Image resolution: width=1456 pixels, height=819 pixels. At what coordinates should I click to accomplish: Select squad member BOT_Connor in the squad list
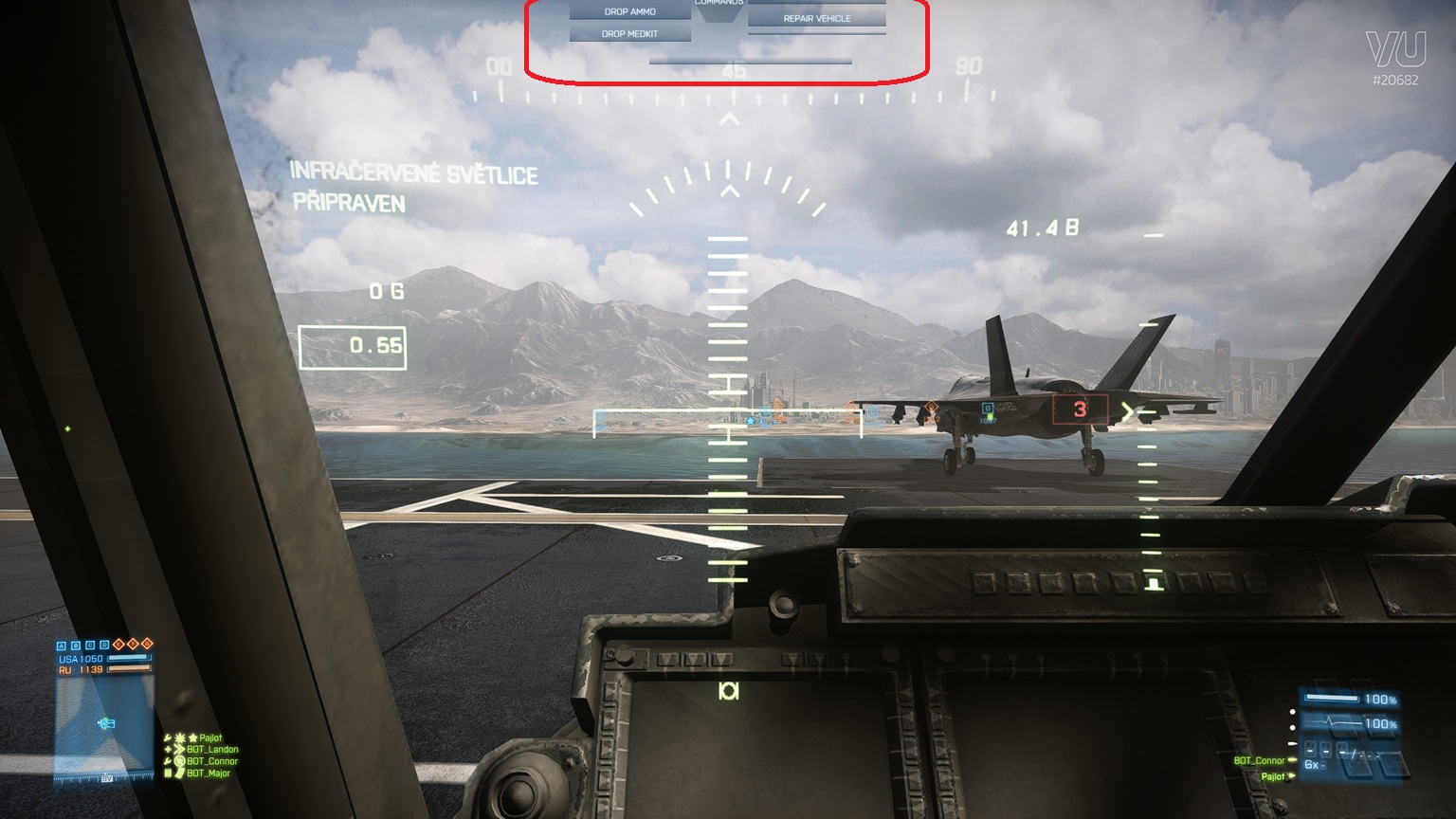pos(211,761)
